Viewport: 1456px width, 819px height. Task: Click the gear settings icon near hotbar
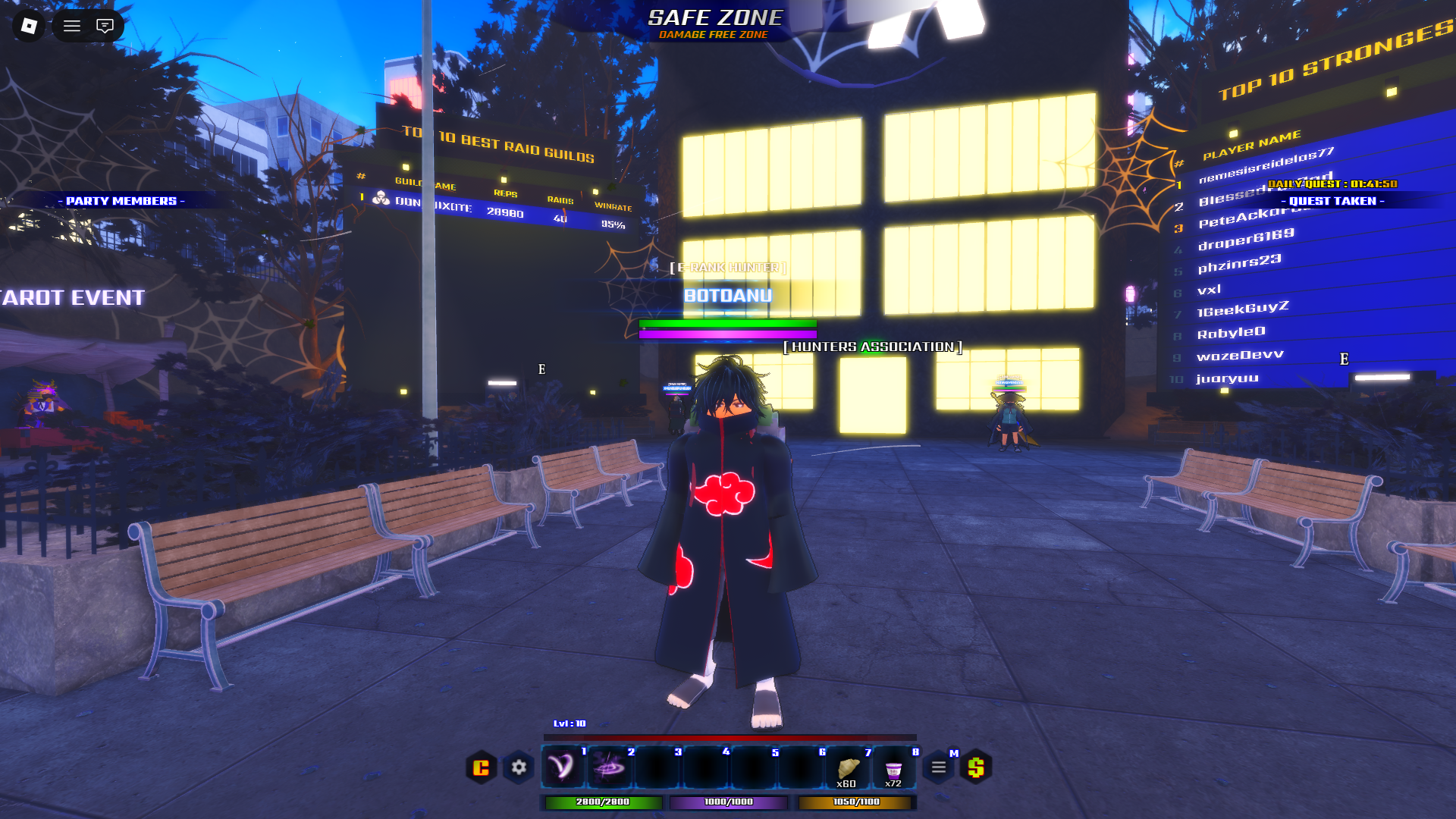(519, 767)
